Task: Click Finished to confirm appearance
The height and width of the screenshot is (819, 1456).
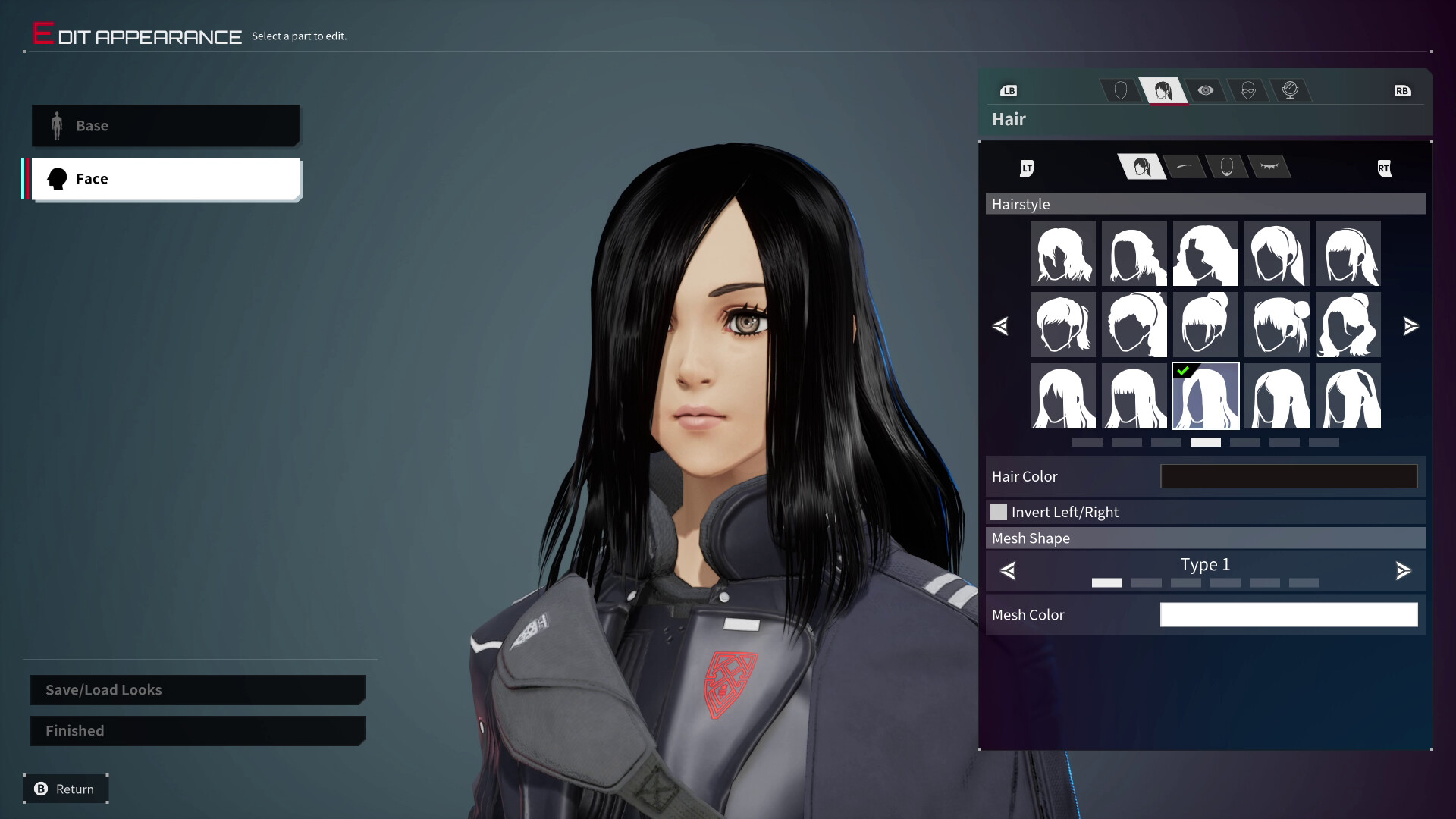Action: pos(197,730)
